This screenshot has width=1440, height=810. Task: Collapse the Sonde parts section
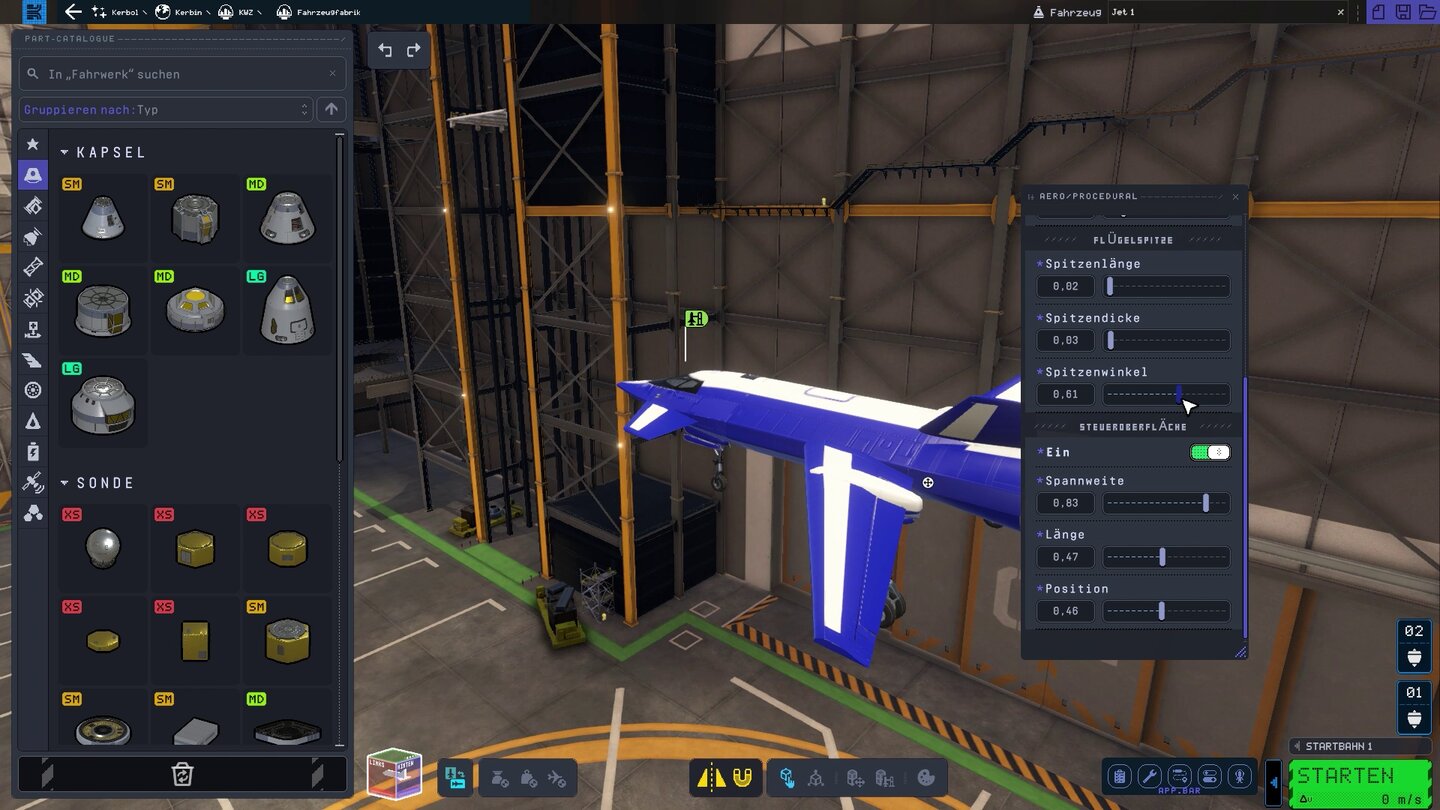pyautogui.click(x=65, y=482)
